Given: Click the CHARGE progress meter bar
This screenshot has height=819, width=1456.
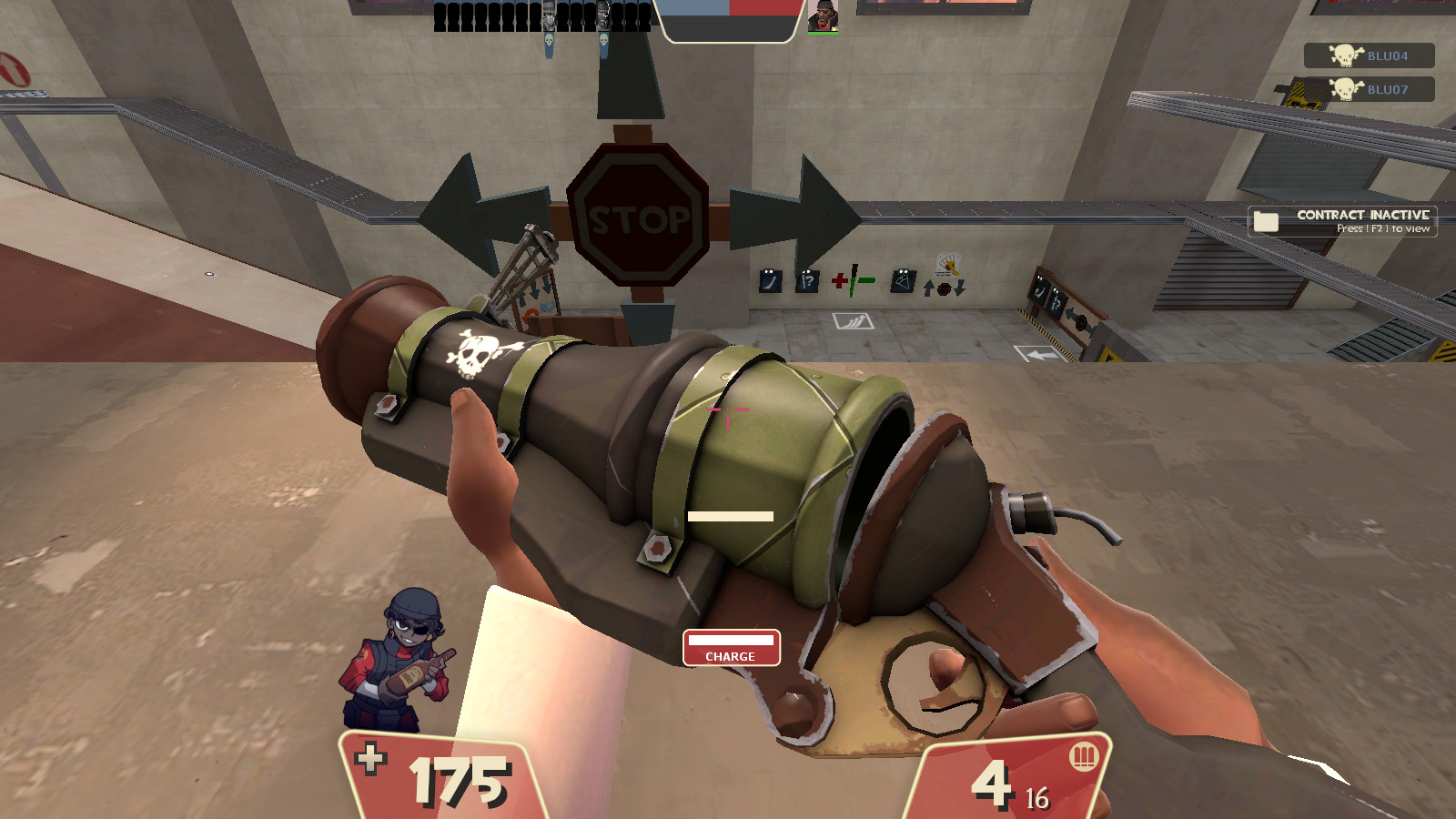Looking at the screenshot, I should pos(730,642).
